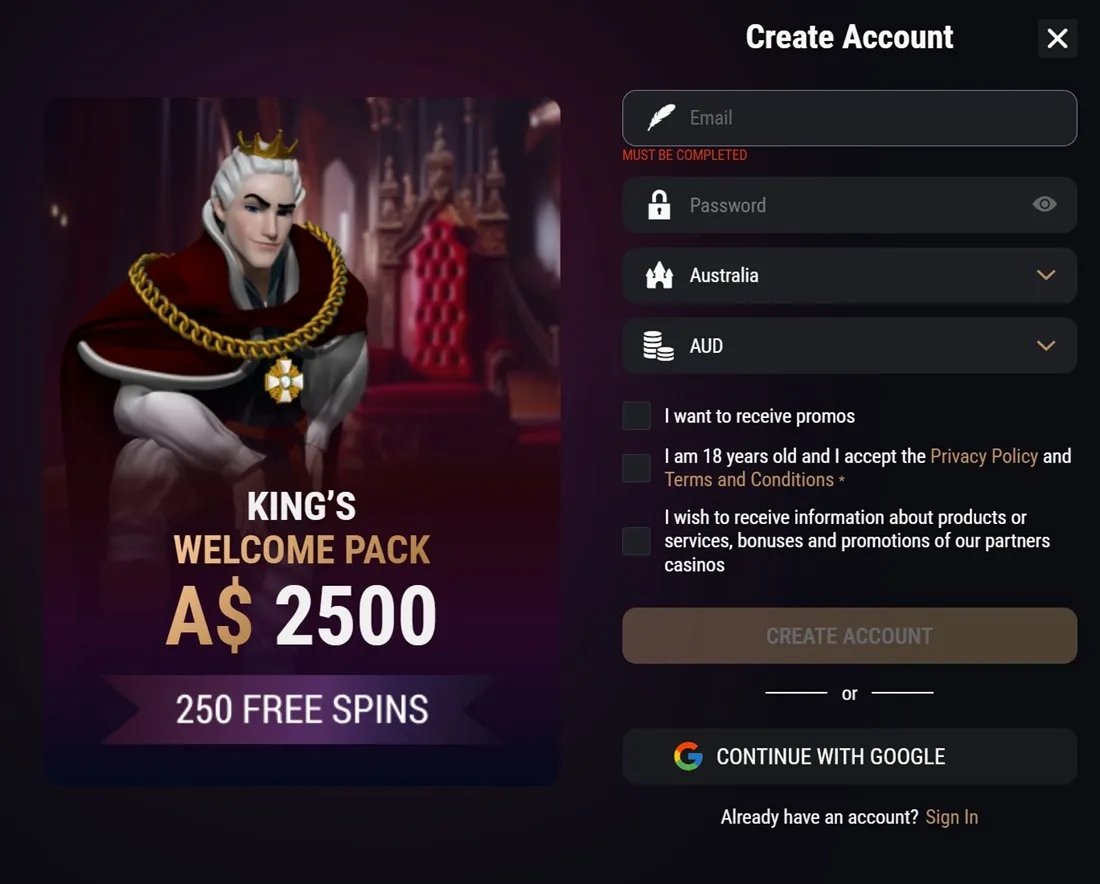The width and height of the screenshot is (1100, 884).
Task: Submit the Create Account button
Action: (x=849, y=636)
